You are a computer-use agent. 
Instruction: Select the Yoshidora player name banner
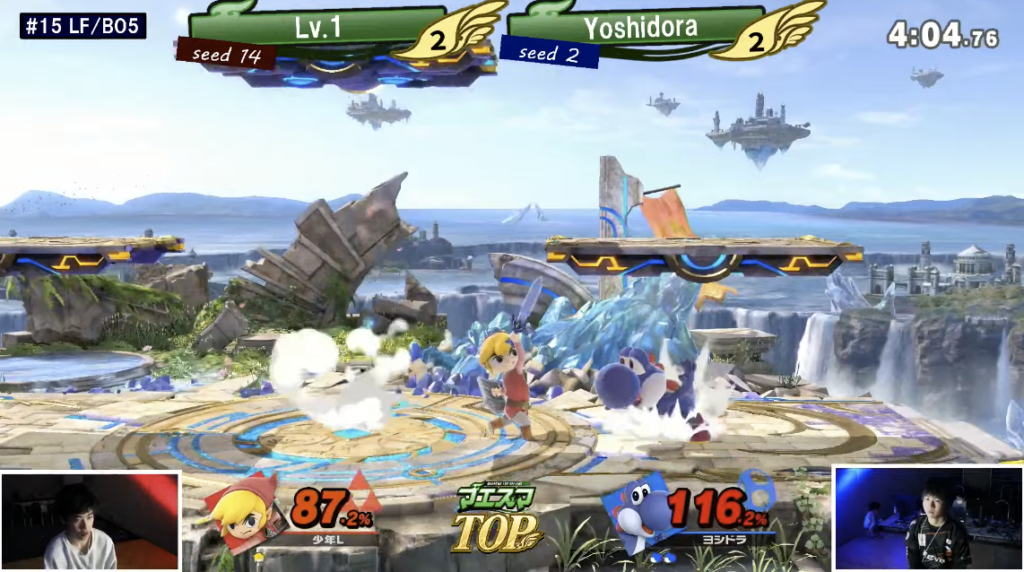[640, 26]
